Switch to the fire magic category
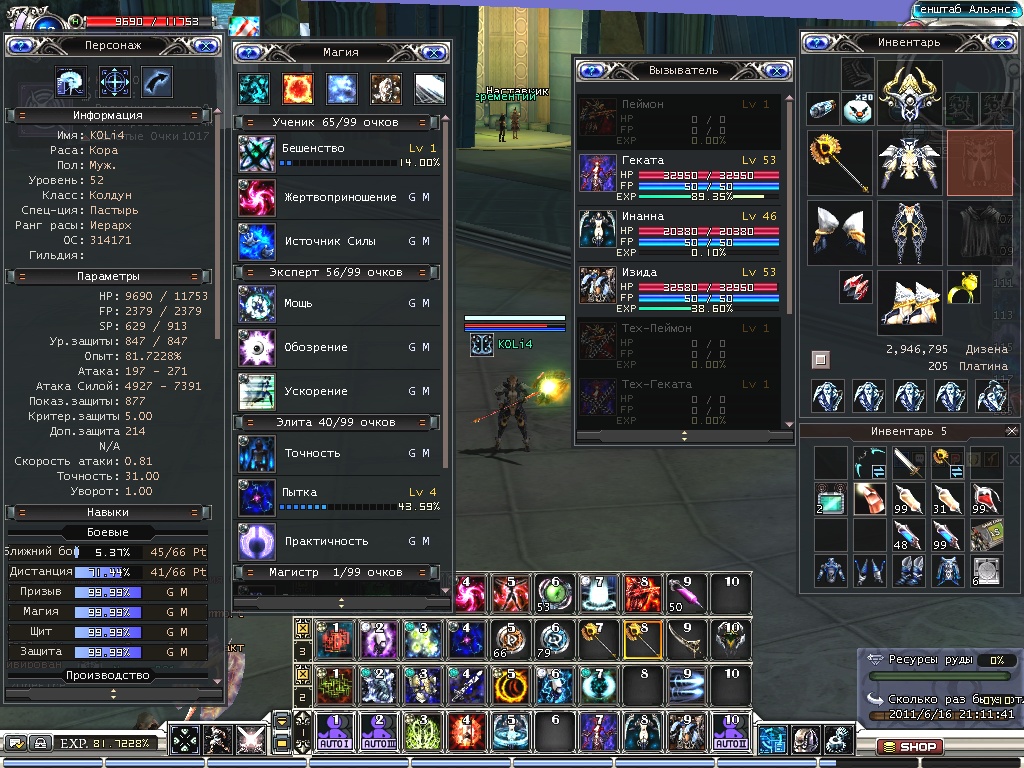Screen dimensions: 1024x768 click(x=297, y=89)
